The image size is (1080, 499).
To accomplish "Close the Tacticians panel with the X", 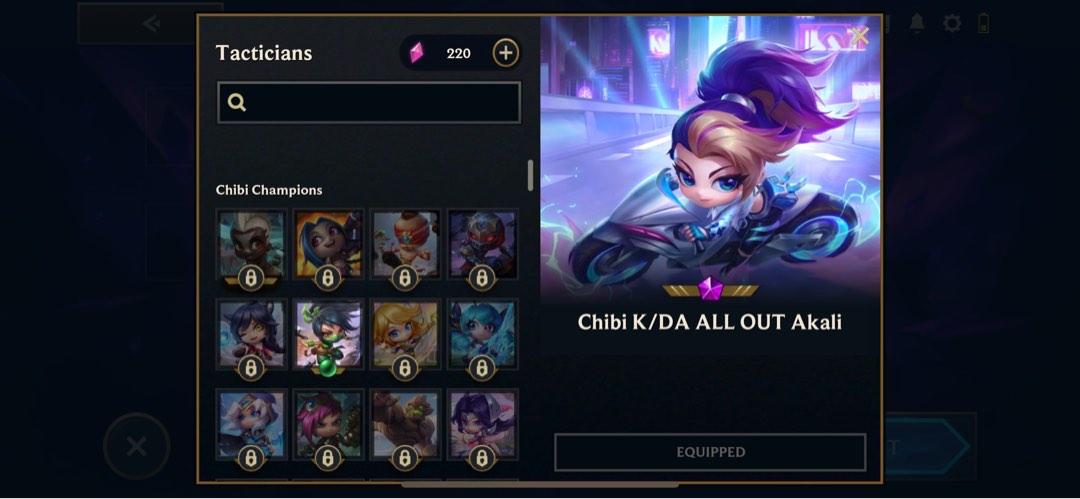I will pos(859,36).
